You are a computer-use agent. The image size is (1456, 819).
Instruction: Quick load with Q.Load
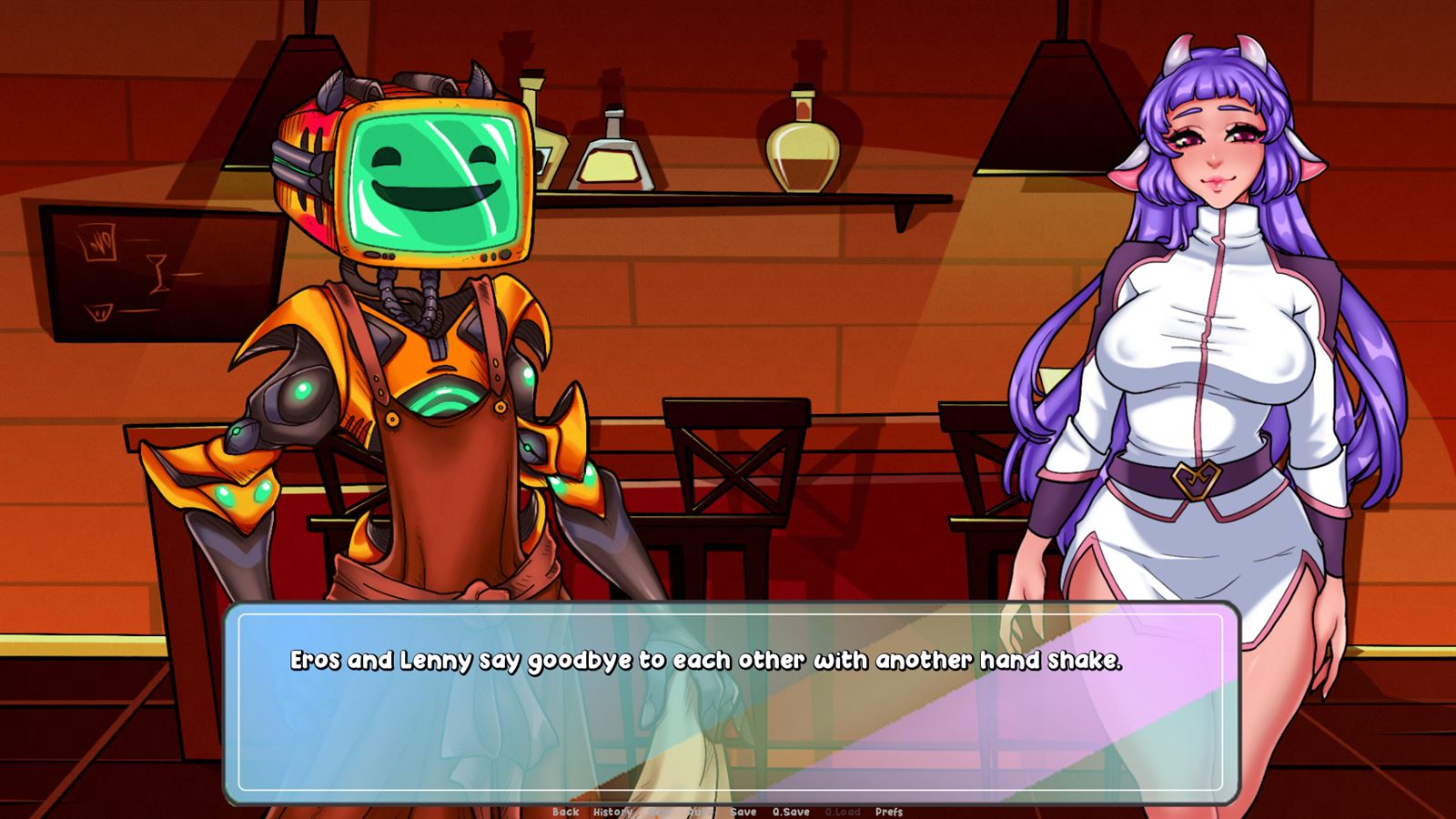coord(843,812)
